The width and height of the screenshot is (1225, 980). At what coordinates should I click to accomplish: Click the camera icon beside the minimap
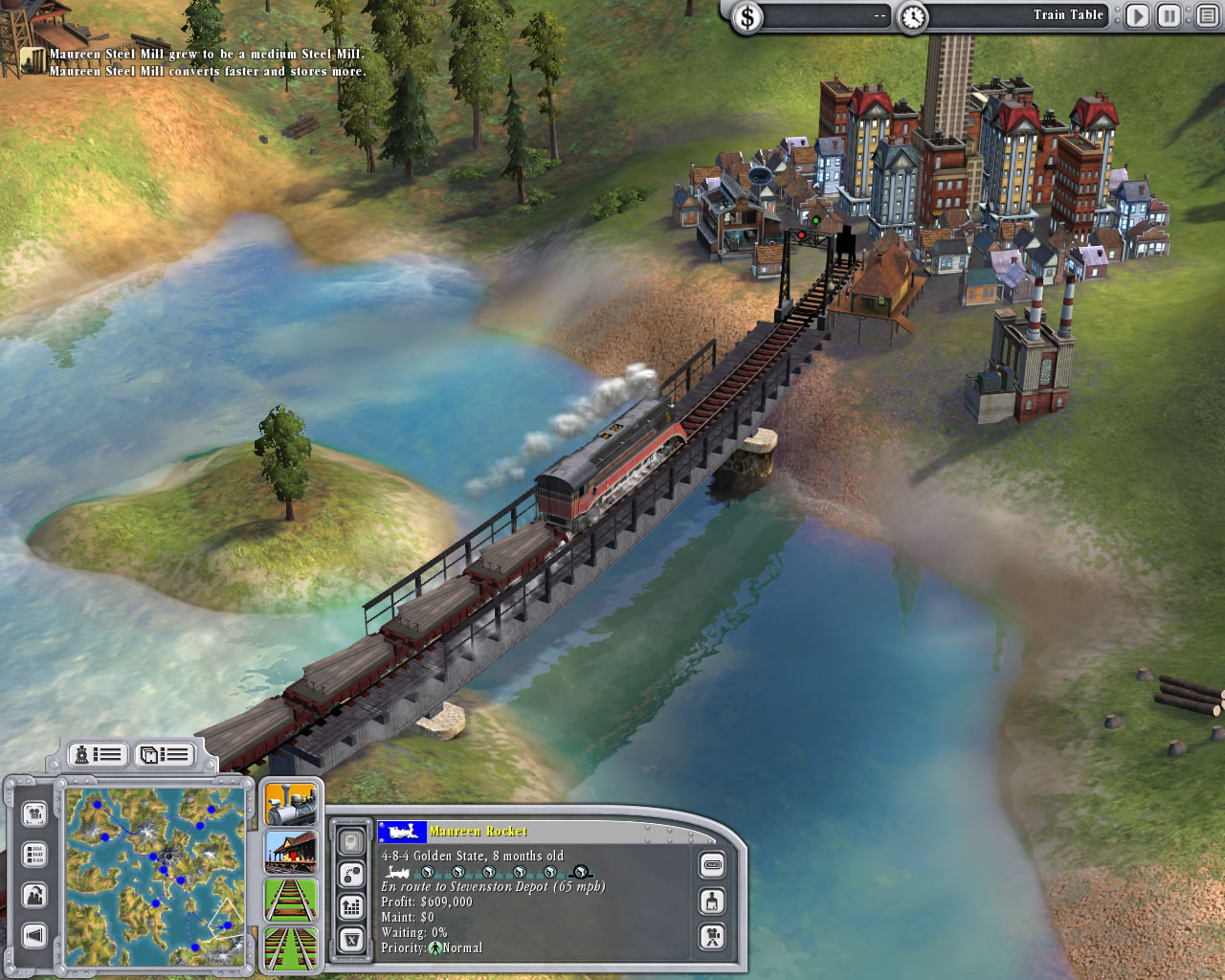pyautogui.click(x=35, y=814)
